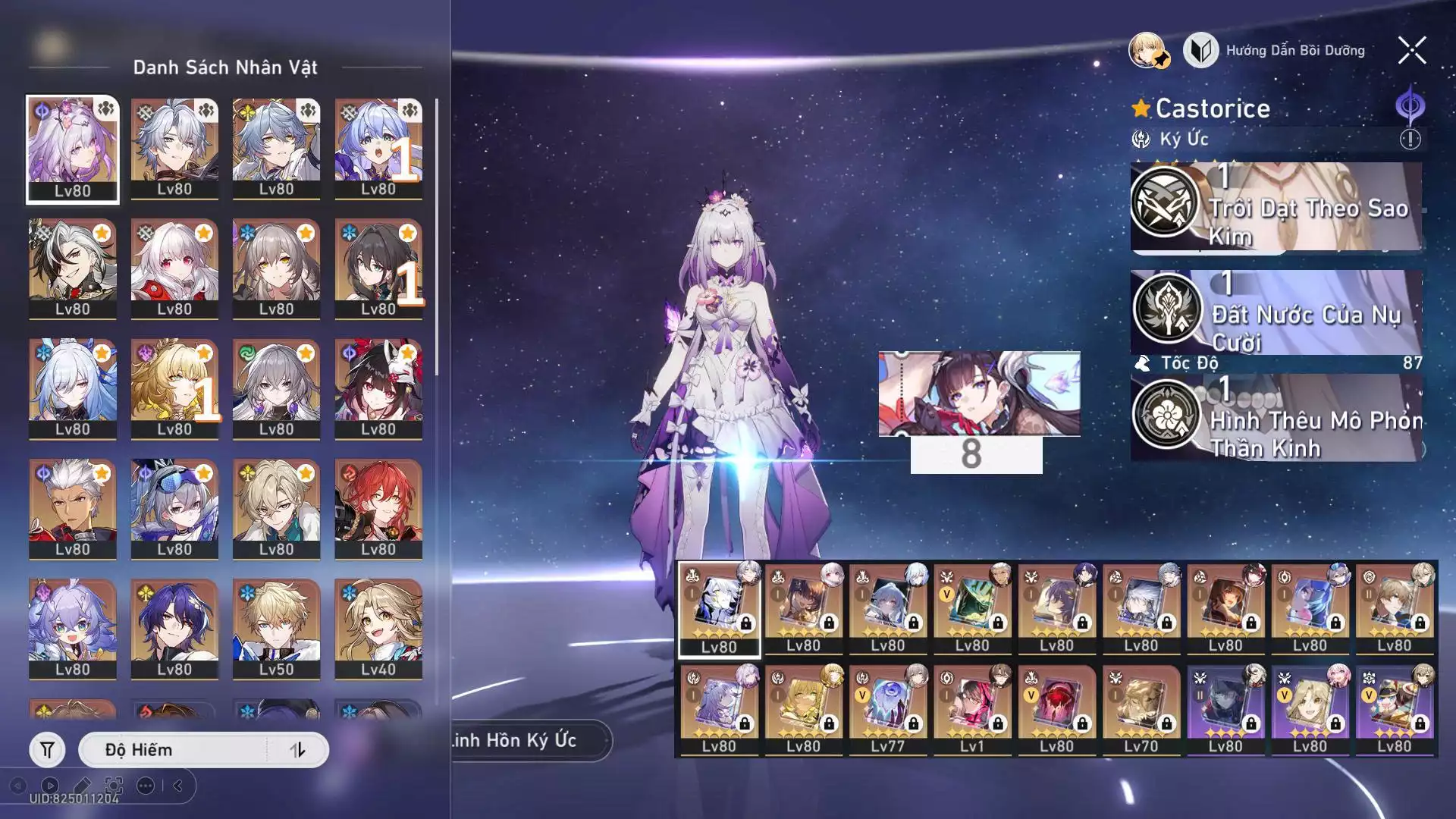The height and width of the screenshot is (819, 1456).
Task: Choose the Lv50 character portrait
Action: pyautogui.click(x=276, y=629)
